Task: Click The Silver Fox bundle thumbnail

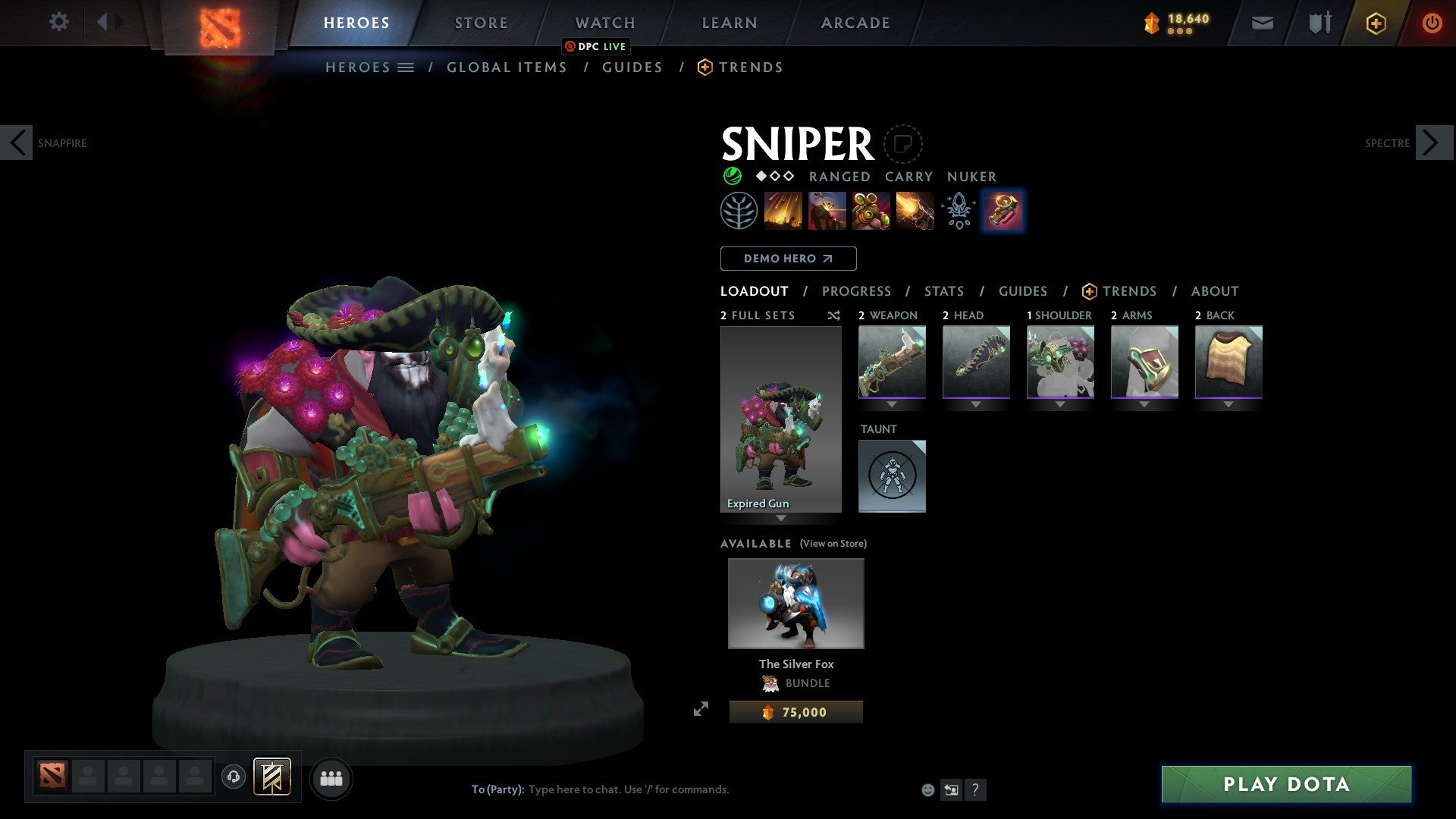Action: (795, 603)
